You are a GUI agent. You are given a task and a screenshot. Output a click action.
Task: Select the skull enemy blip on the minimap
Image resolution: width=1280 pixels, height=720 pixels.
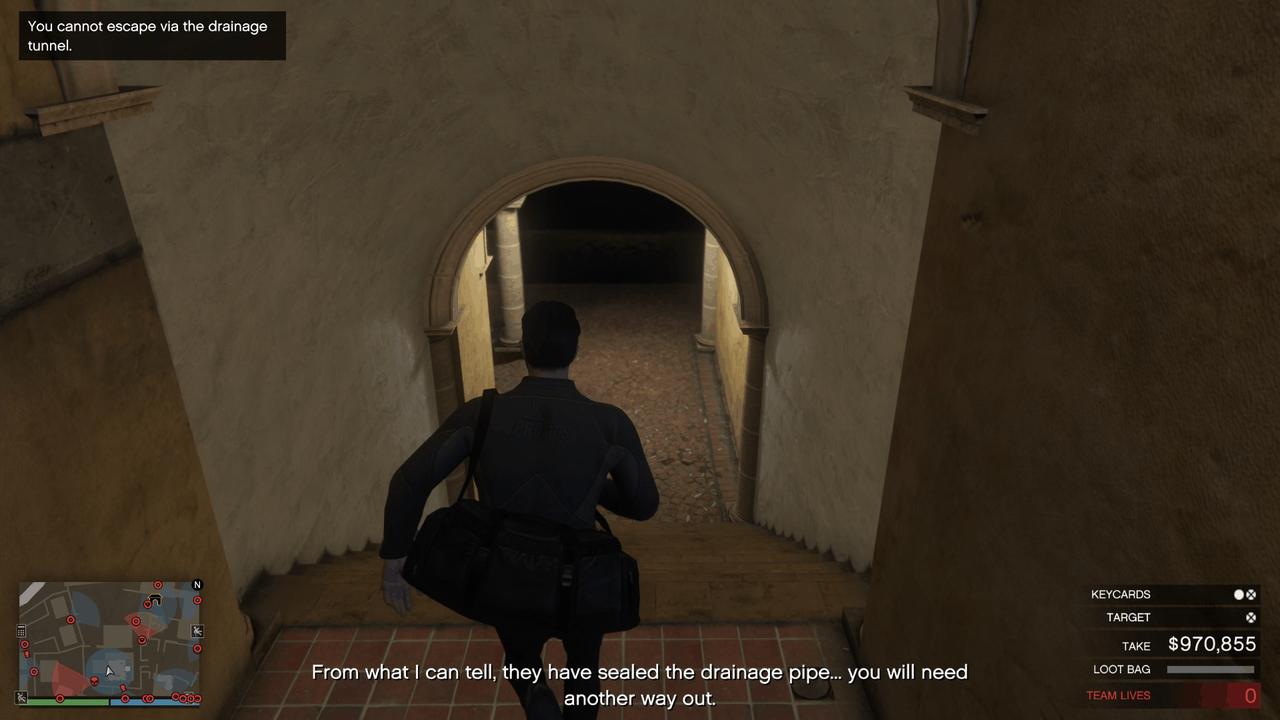click(x=94, y=681)
